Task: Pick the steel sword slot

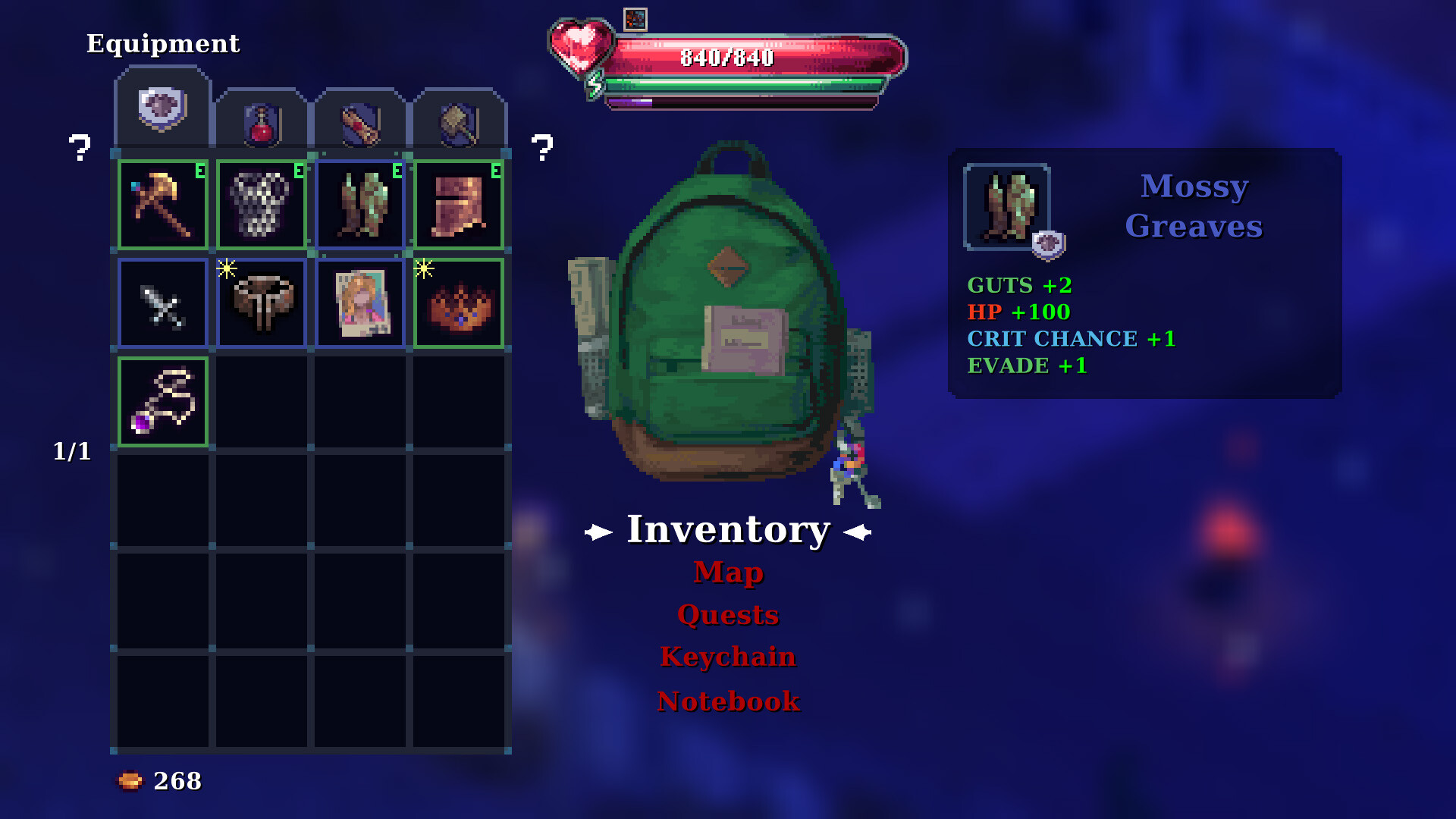Action: click(x=163, y=303)
